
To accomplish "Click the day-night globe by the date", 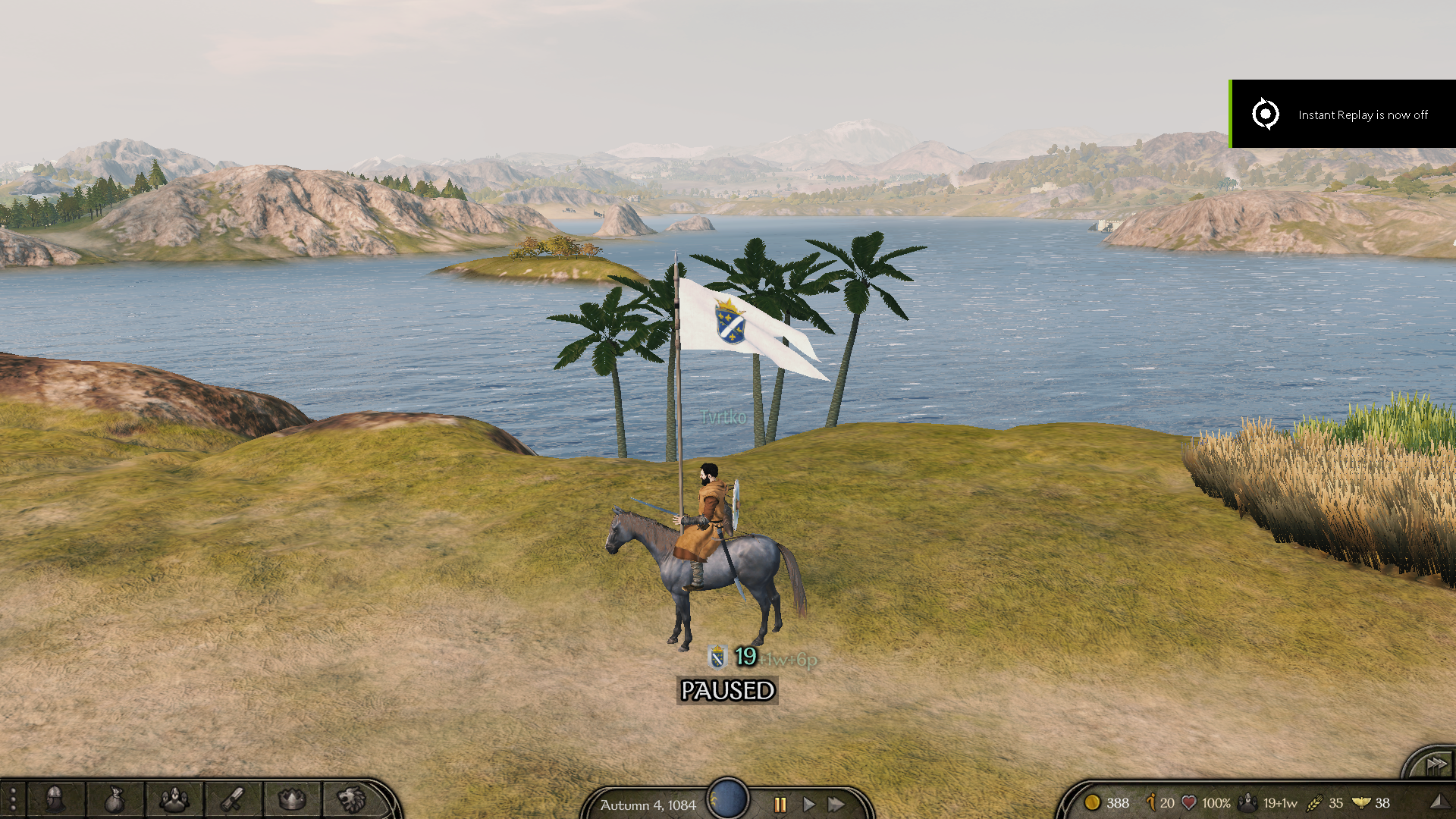I will point(728,799).
